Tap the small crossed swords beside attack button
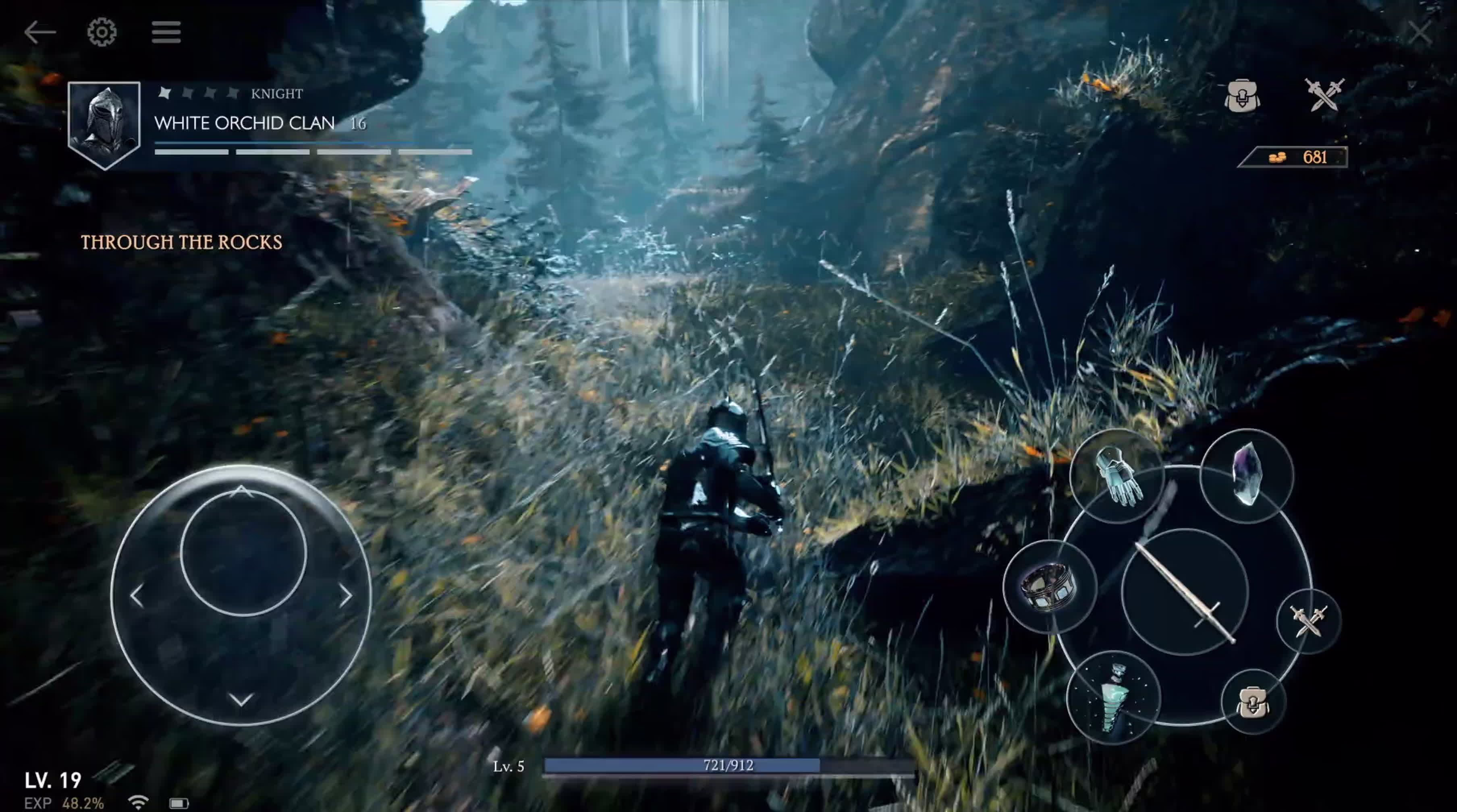The width and height of the screenshot is (1457, 812). pos(1308,621)
